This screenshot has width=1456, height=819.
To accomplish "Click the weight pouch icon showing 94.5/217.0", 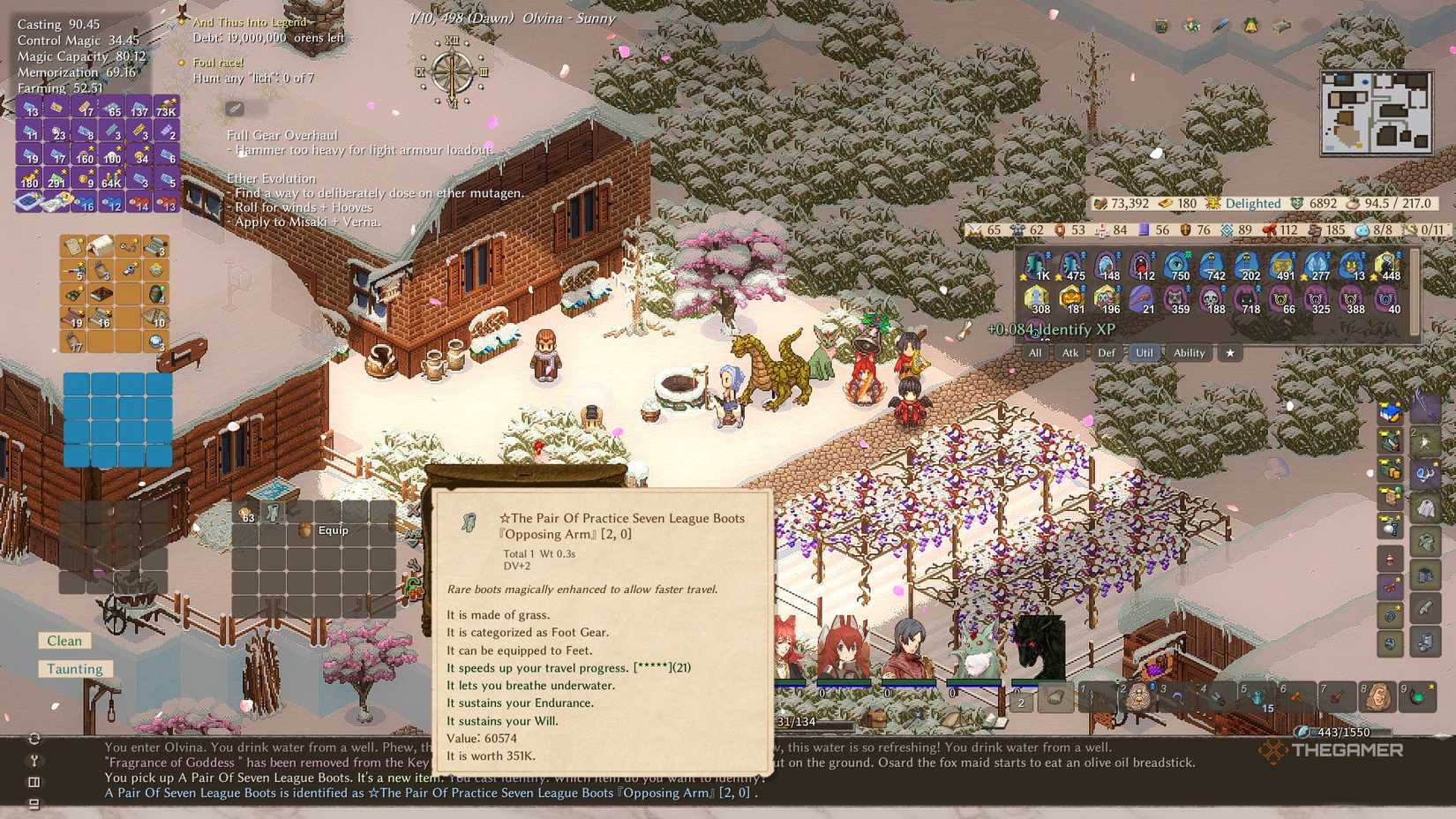I will 1353,203.
